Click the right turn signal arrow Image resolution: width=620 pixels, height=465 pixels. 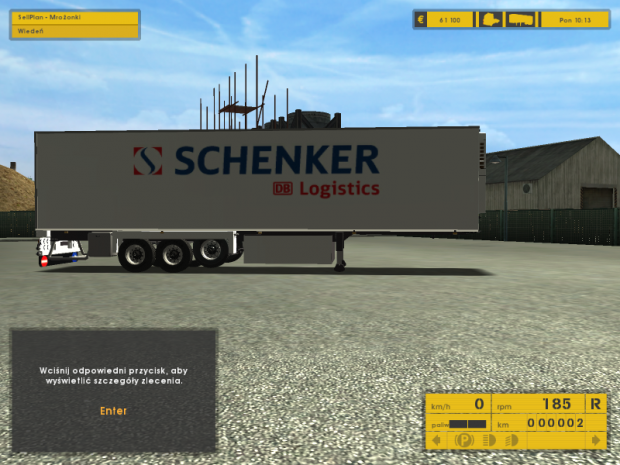click(x=596, y=440)
